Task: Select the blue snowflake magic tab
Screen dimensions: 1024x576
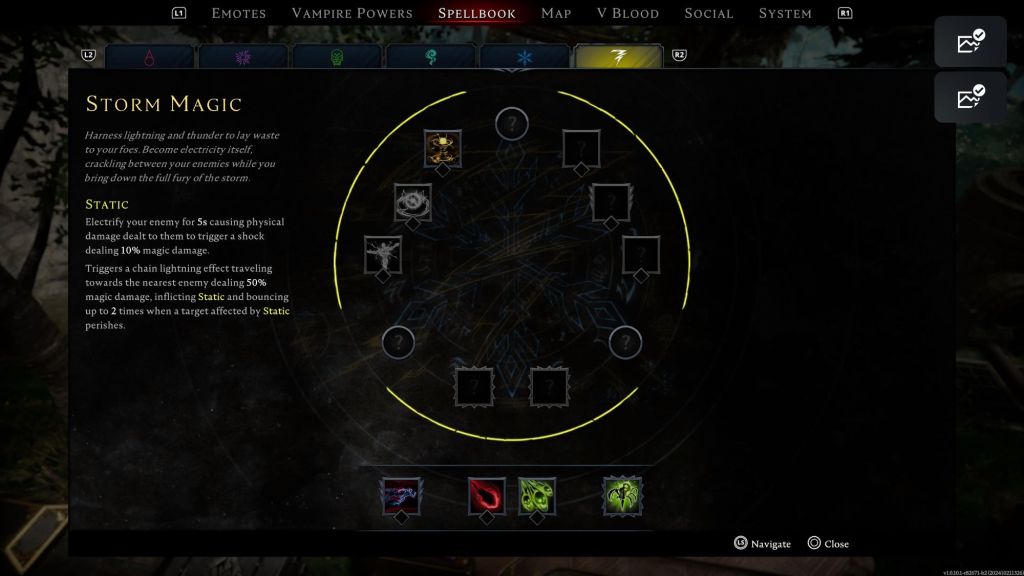Action: pyautogui.click(x=525, y=58)
